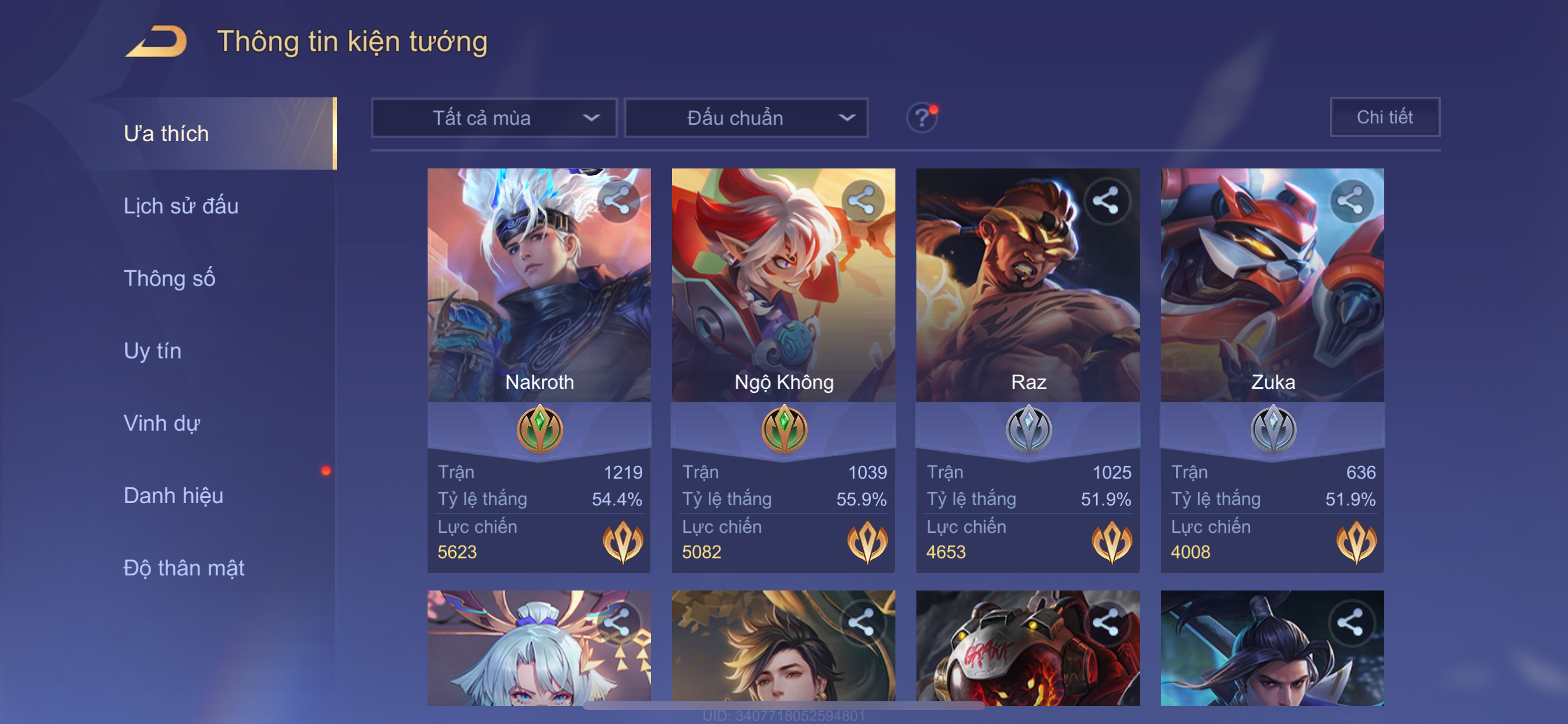Click the question mark help icon

[x=922, y=117]
